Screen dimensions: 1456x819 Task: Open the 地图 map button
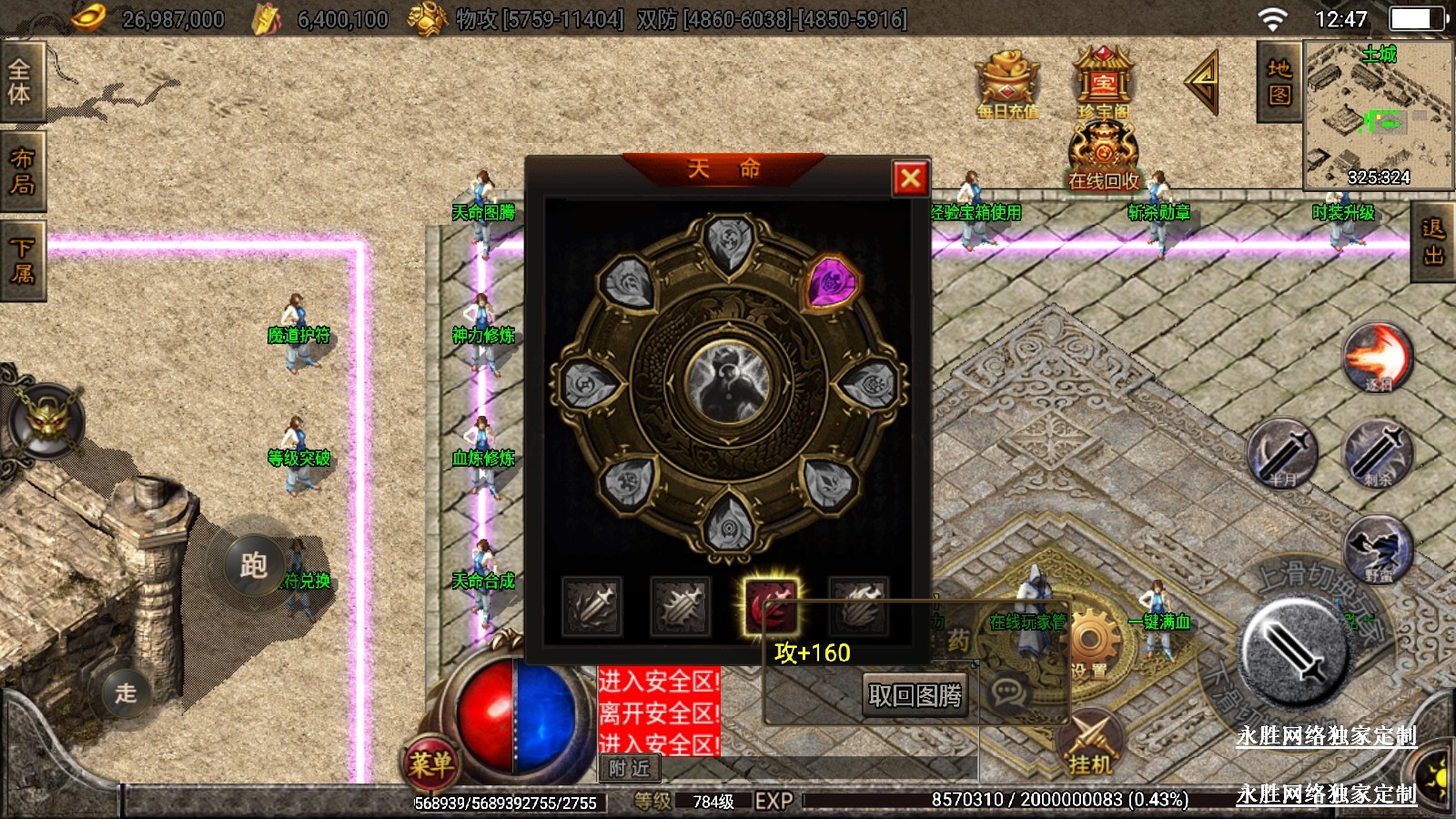point(1279,82)
